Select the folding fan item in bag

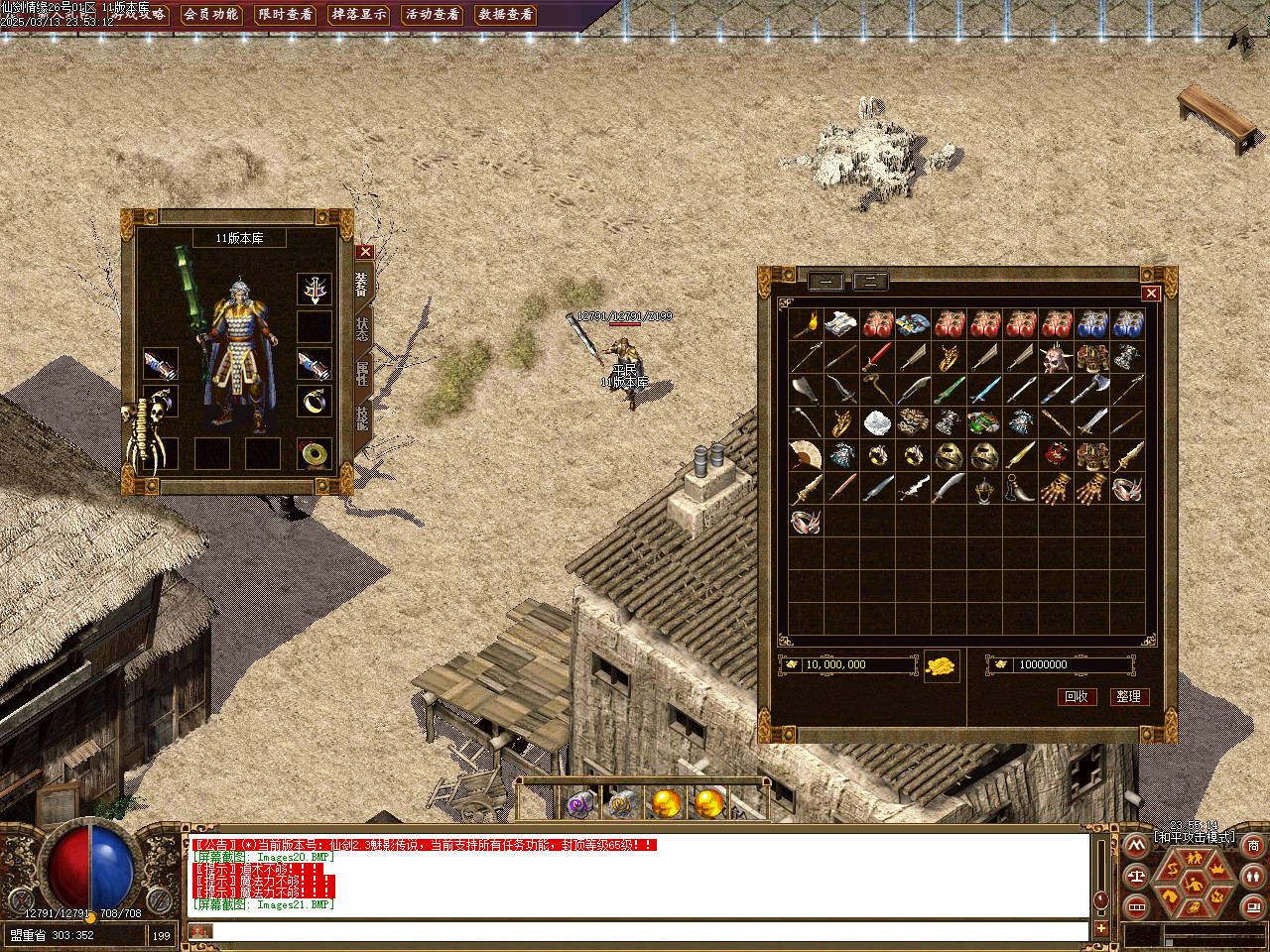click(807, 455)
